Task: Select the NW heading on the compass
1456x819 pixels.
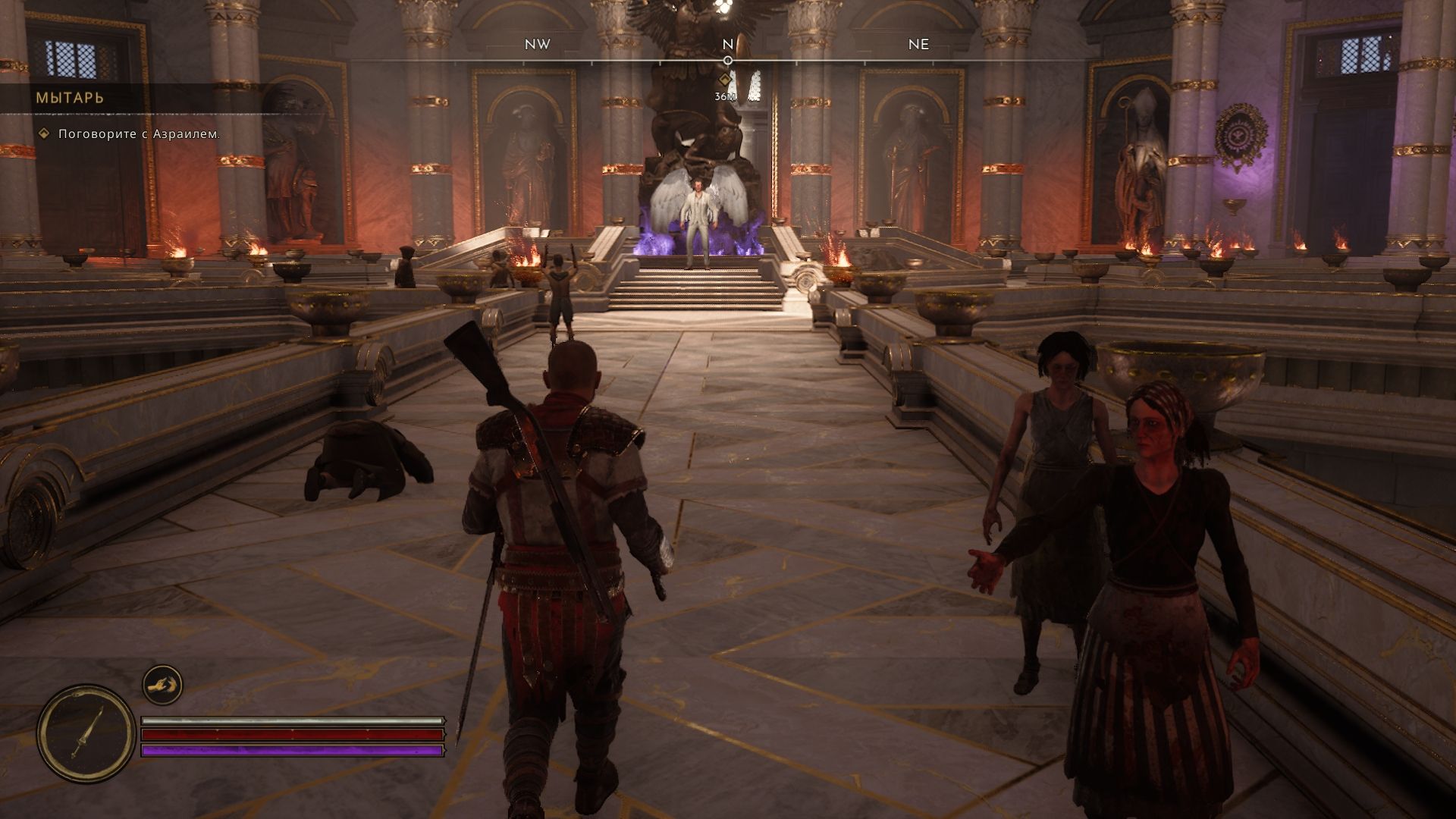Action: [537, 44]
